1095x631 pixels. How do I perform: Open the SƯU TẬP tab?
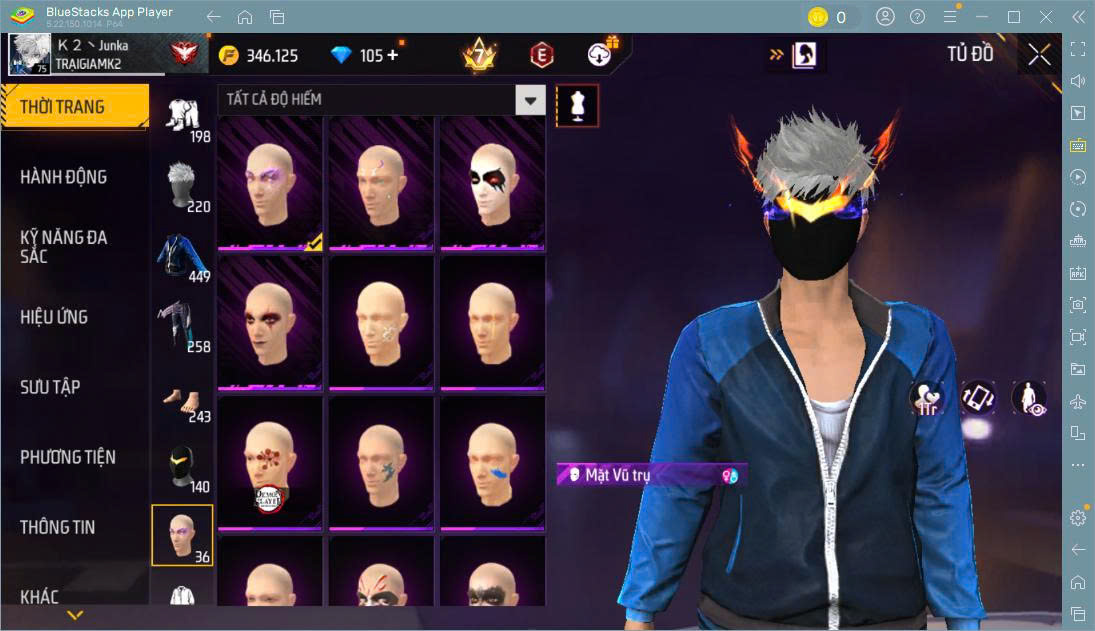pyautogui.click(x=50, y=387)
